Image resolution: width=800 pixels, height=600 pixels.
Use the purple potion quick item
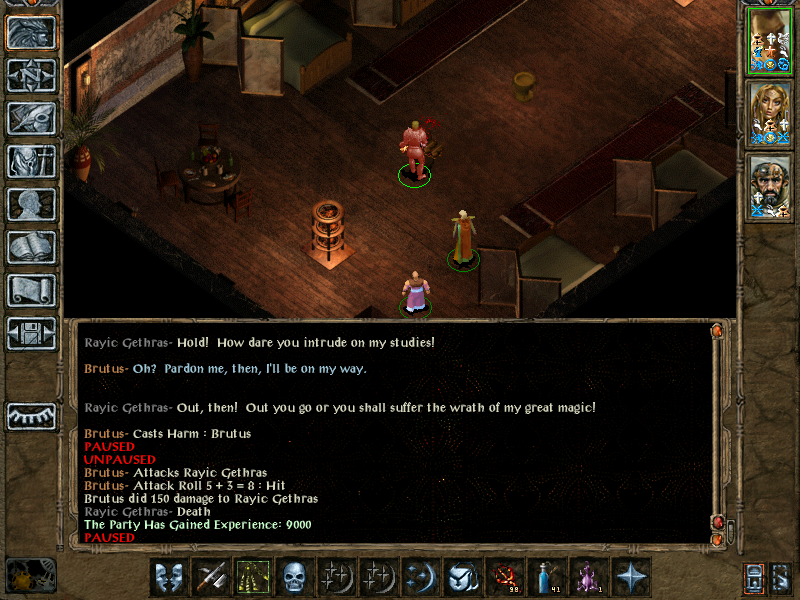[x=587, y=576]
